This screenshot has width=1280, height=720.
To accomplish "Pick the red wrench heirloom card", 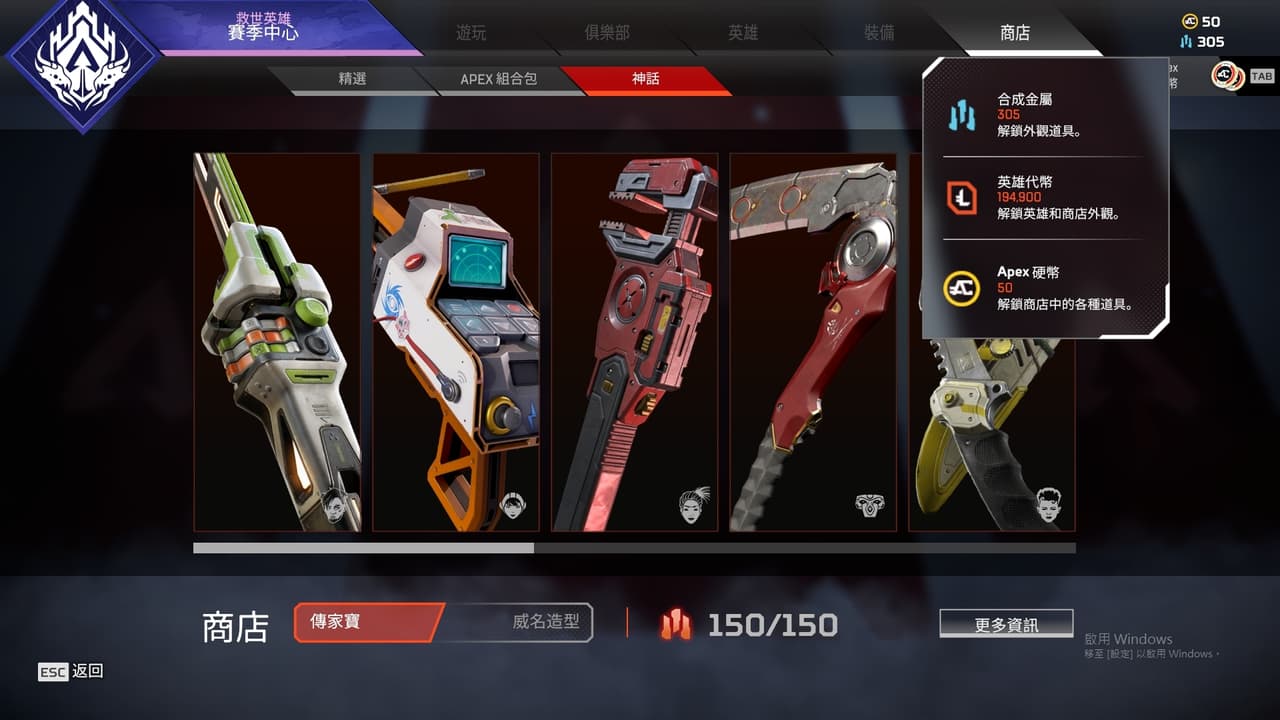I will click(x=634, y=341).
